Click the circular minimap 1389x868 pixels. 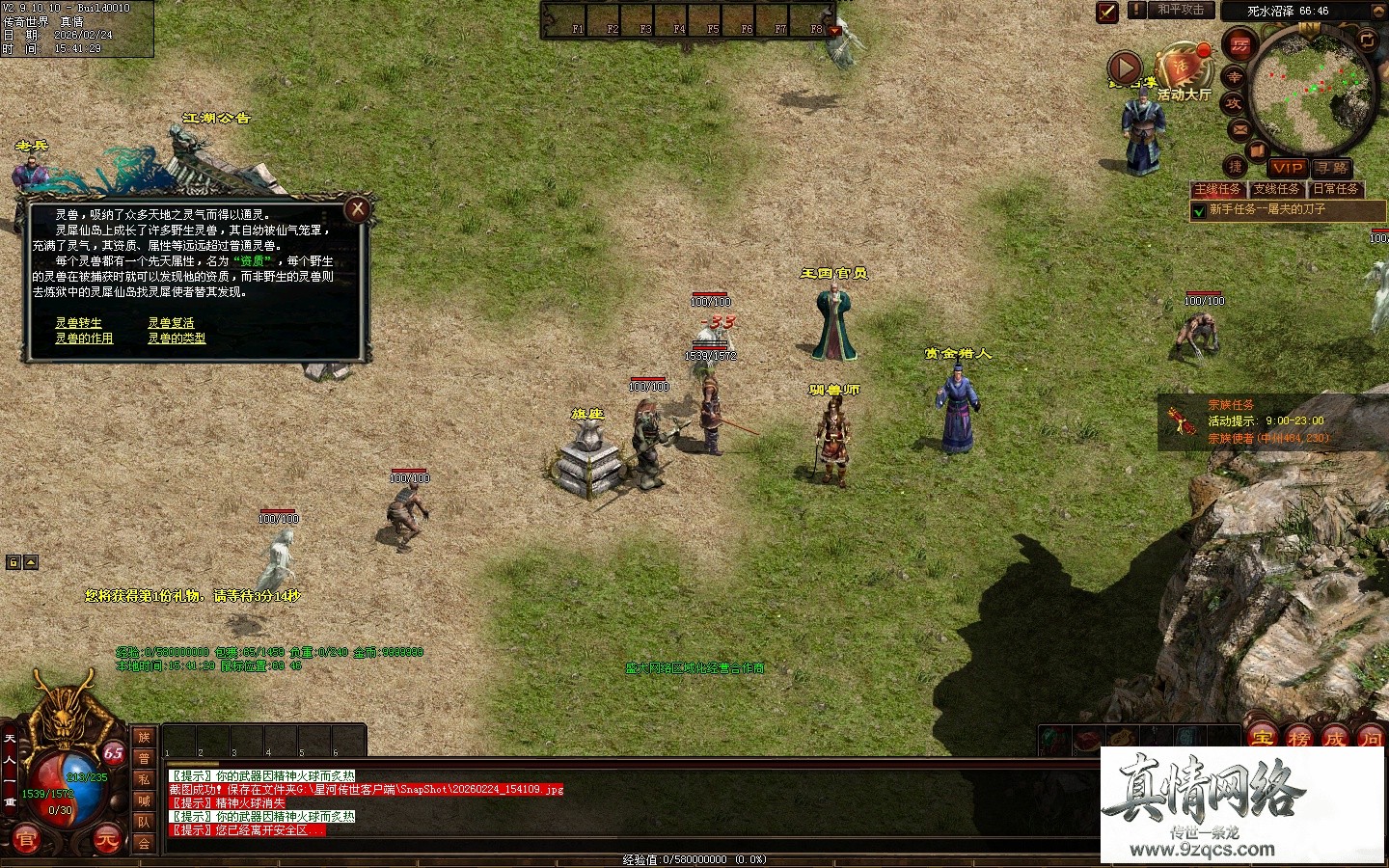pos(1312,92)
